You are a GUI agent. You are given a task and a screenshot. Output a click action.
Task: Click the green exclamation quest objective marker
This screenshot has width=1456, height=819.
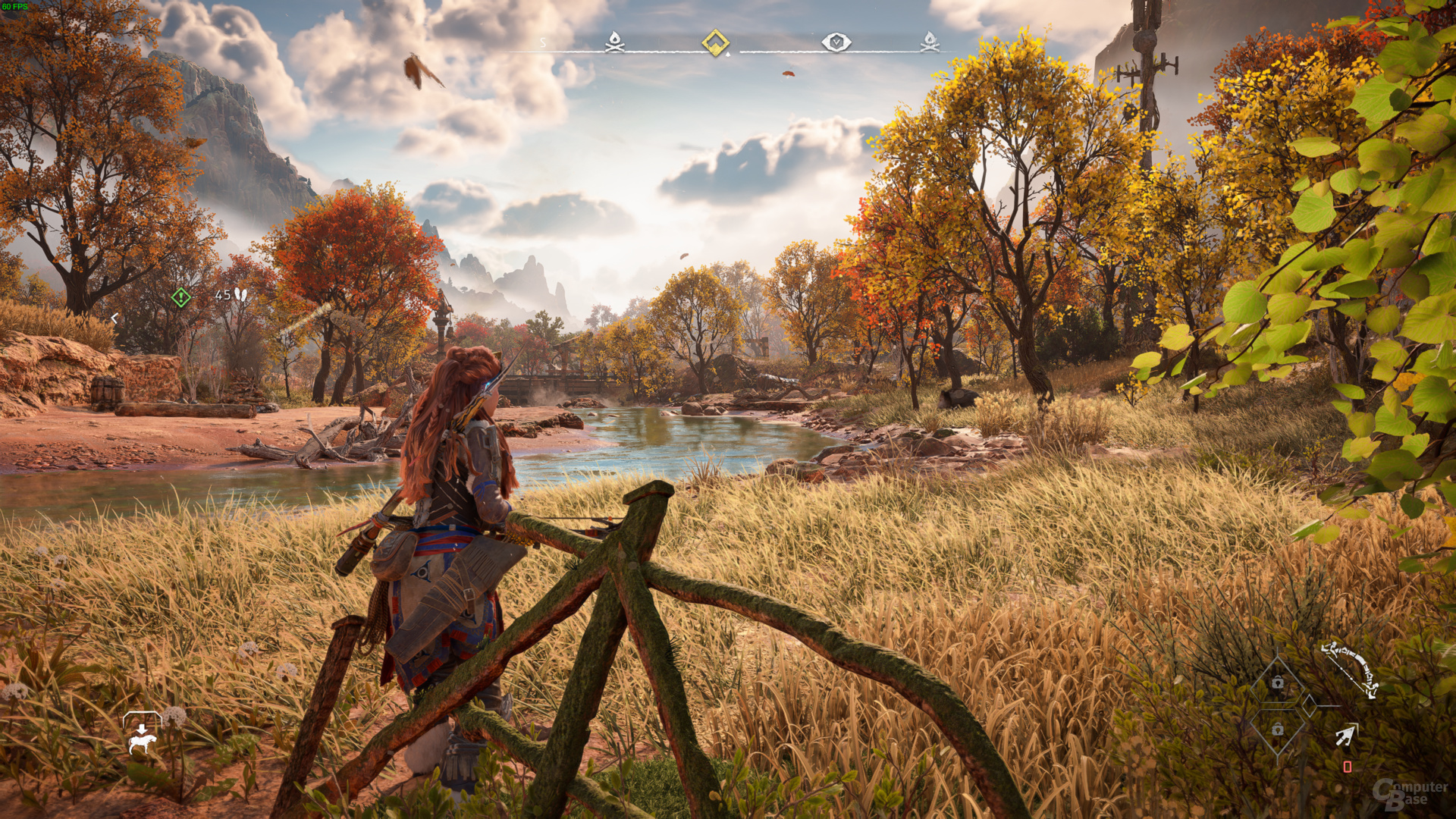click(x=180, y=297)
